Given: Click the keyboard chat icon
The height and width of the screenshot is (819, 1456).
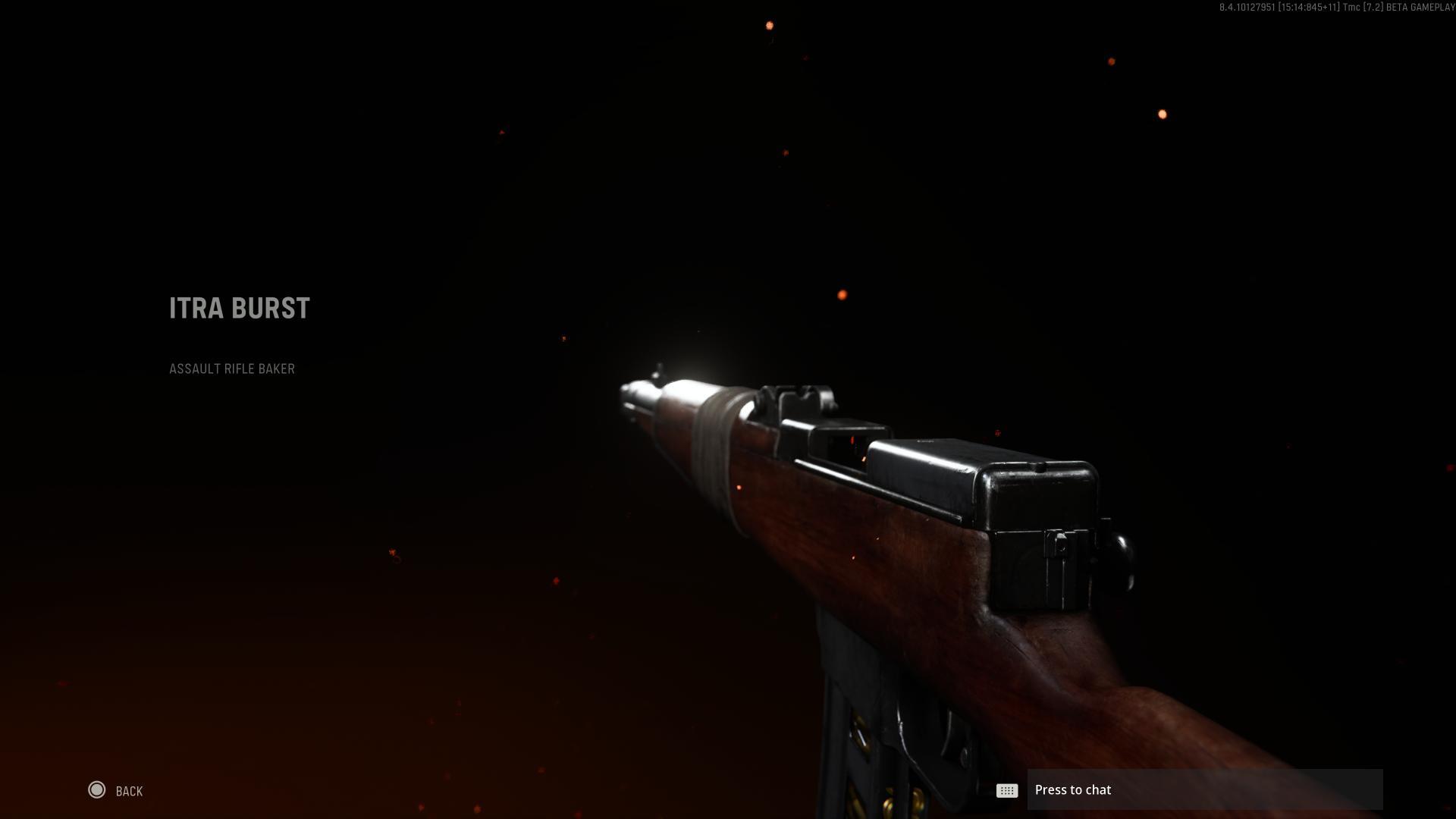Looking at the screenshot, I should tap(1006, 791).
